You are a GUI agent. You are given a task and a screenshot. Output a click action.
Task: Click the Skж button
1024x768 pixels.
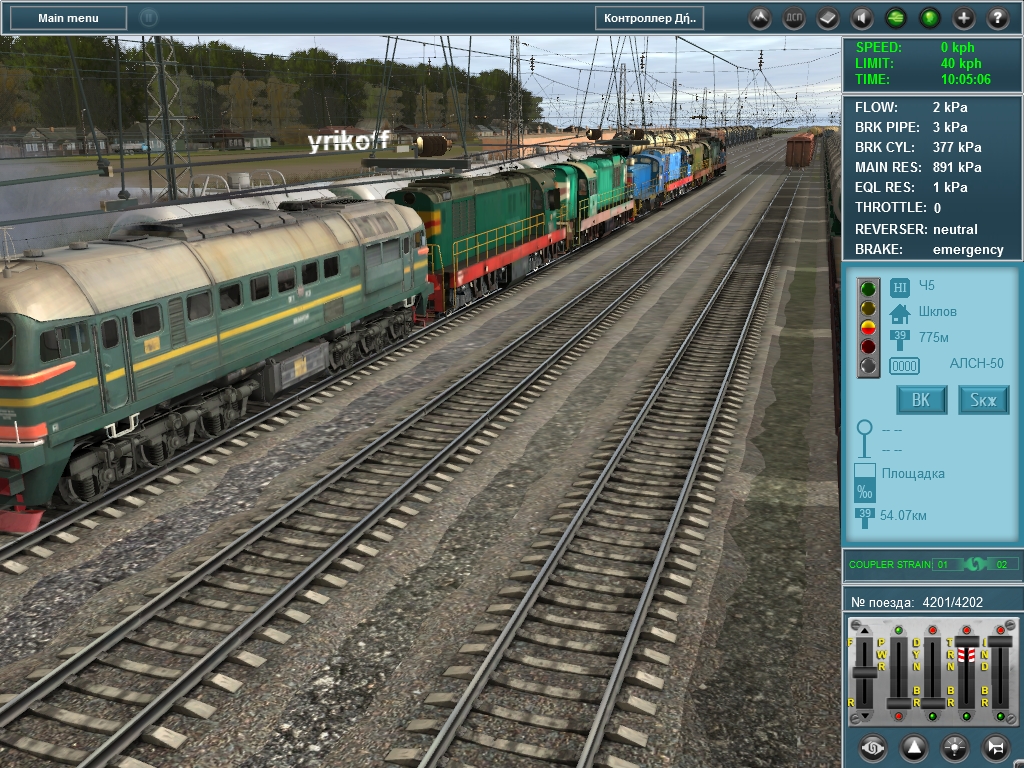point(984,400)
